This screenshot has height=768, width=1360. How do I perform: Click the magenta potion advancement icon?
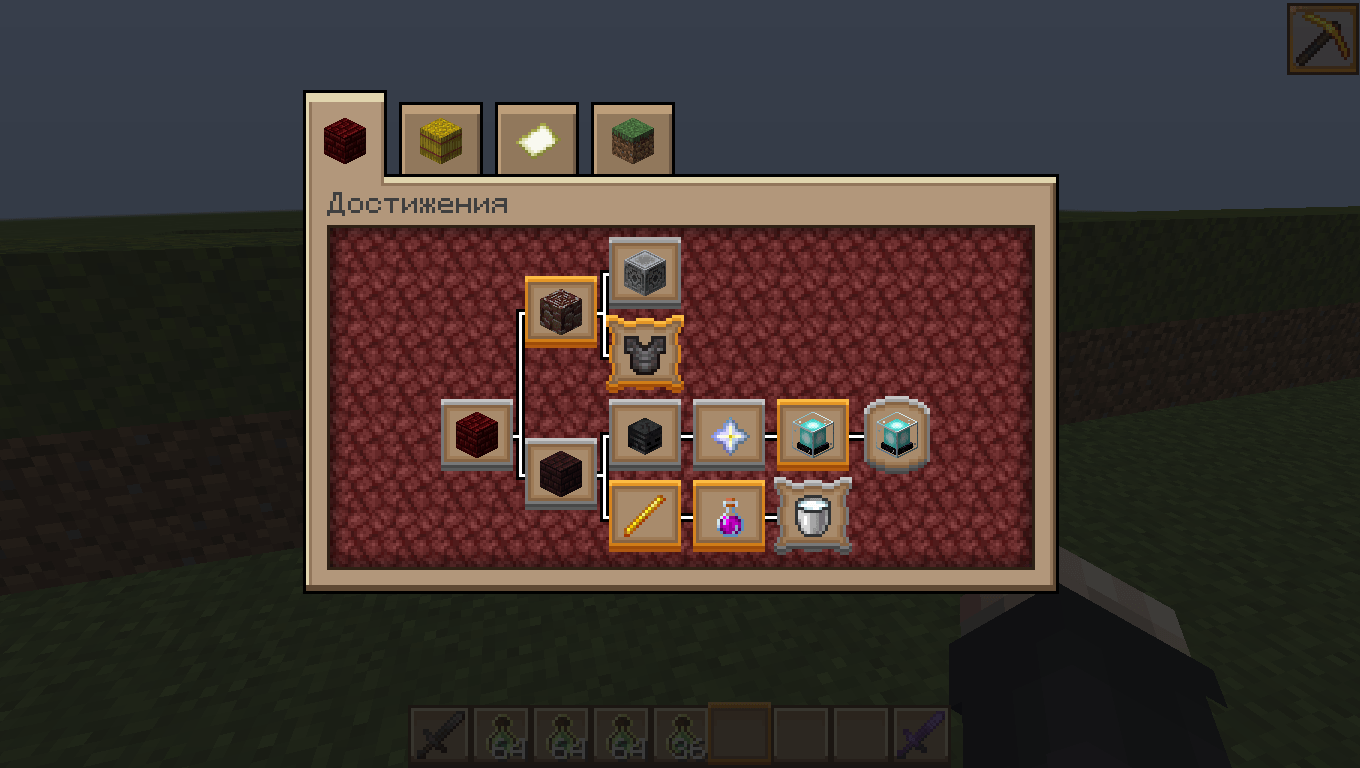[x=729, y=515]
